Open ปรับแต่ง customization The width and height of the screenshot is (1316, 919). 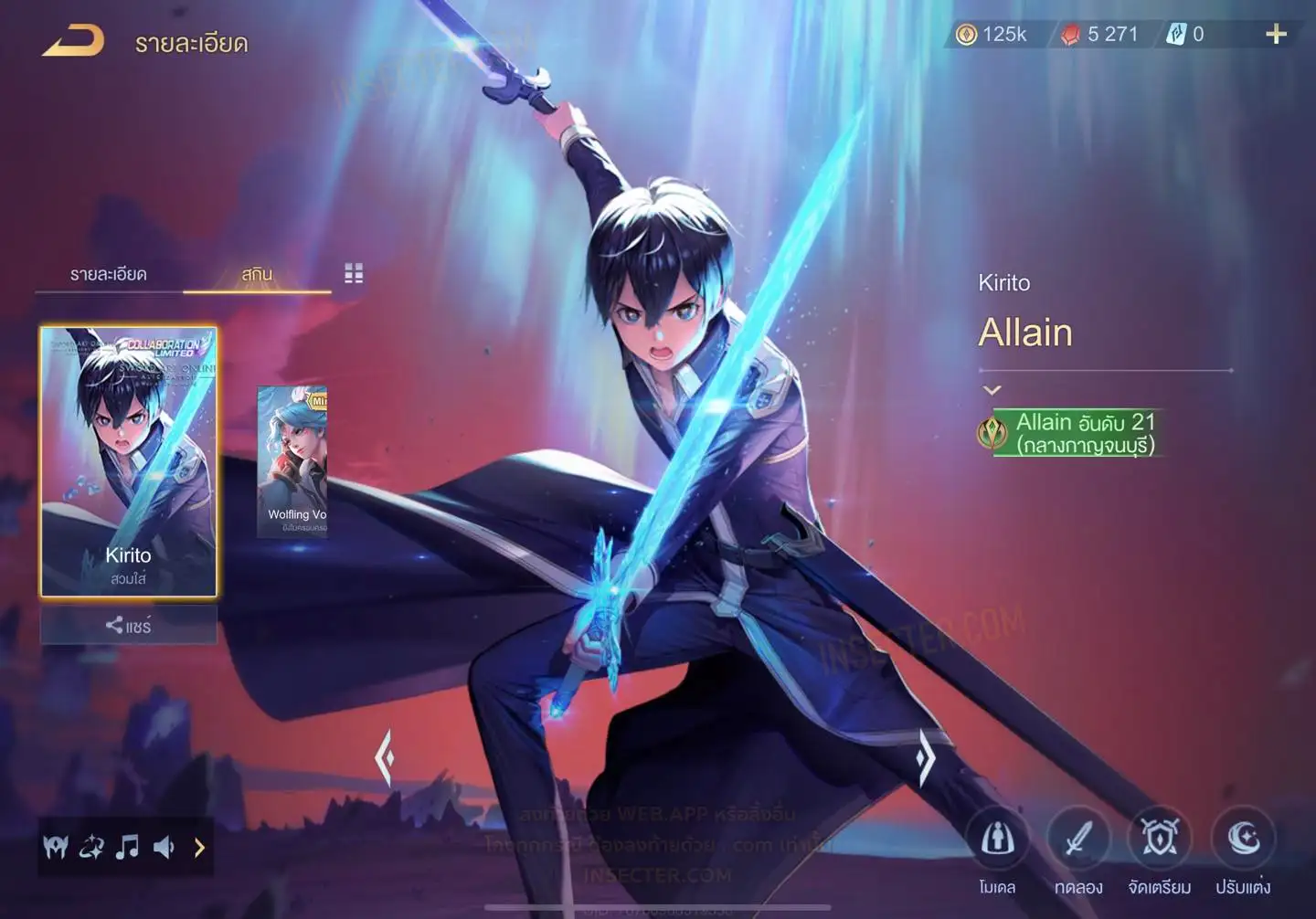1243,839
